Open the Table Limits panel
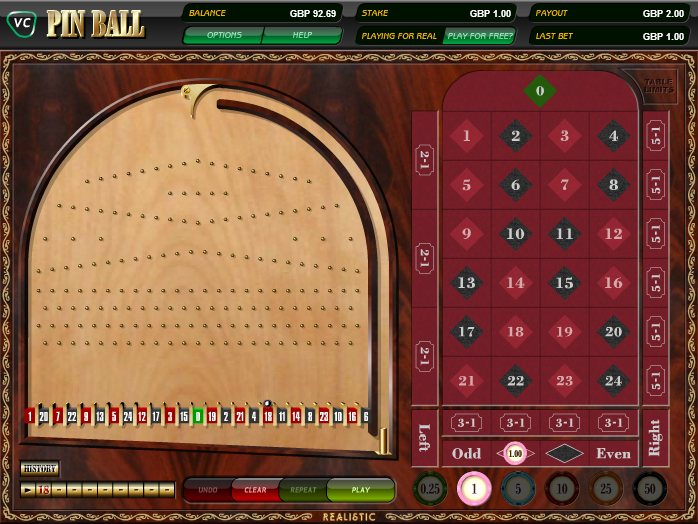Image resolution: width=698 pixels, height=524 pixels. 659,87
